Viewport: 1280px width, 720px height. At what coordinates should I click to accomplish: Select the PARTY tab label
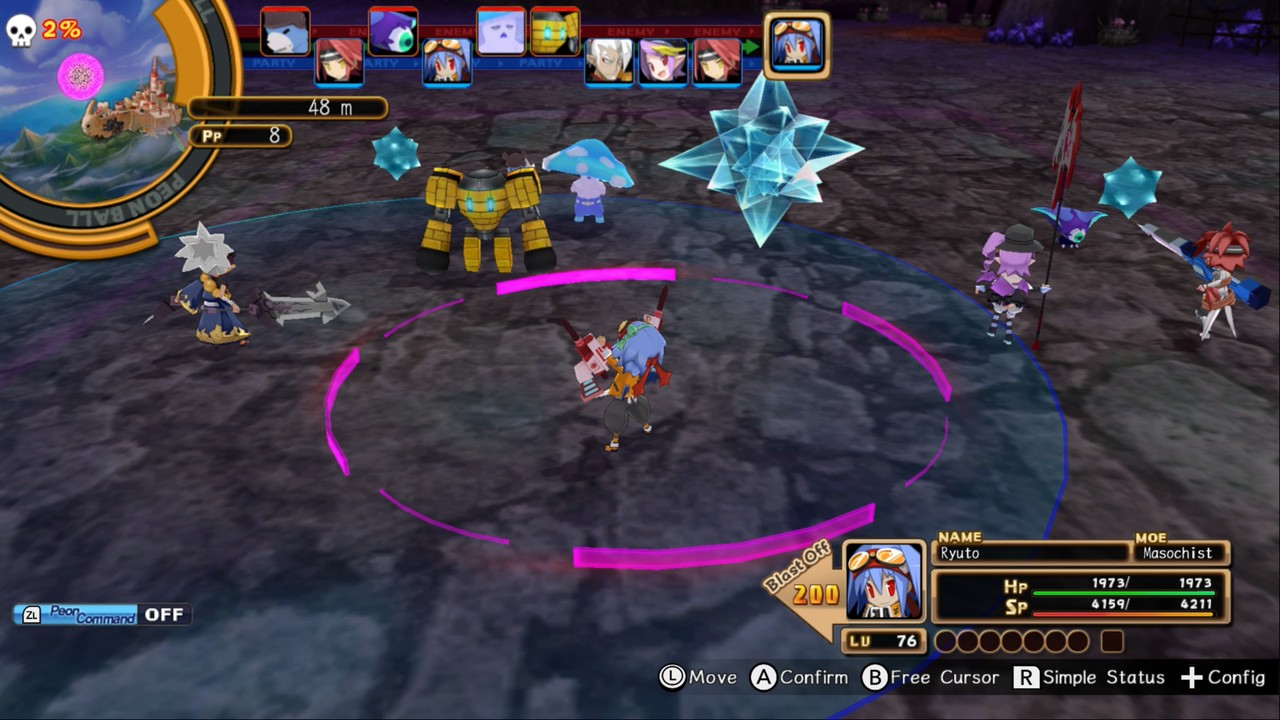coord(539,64)
